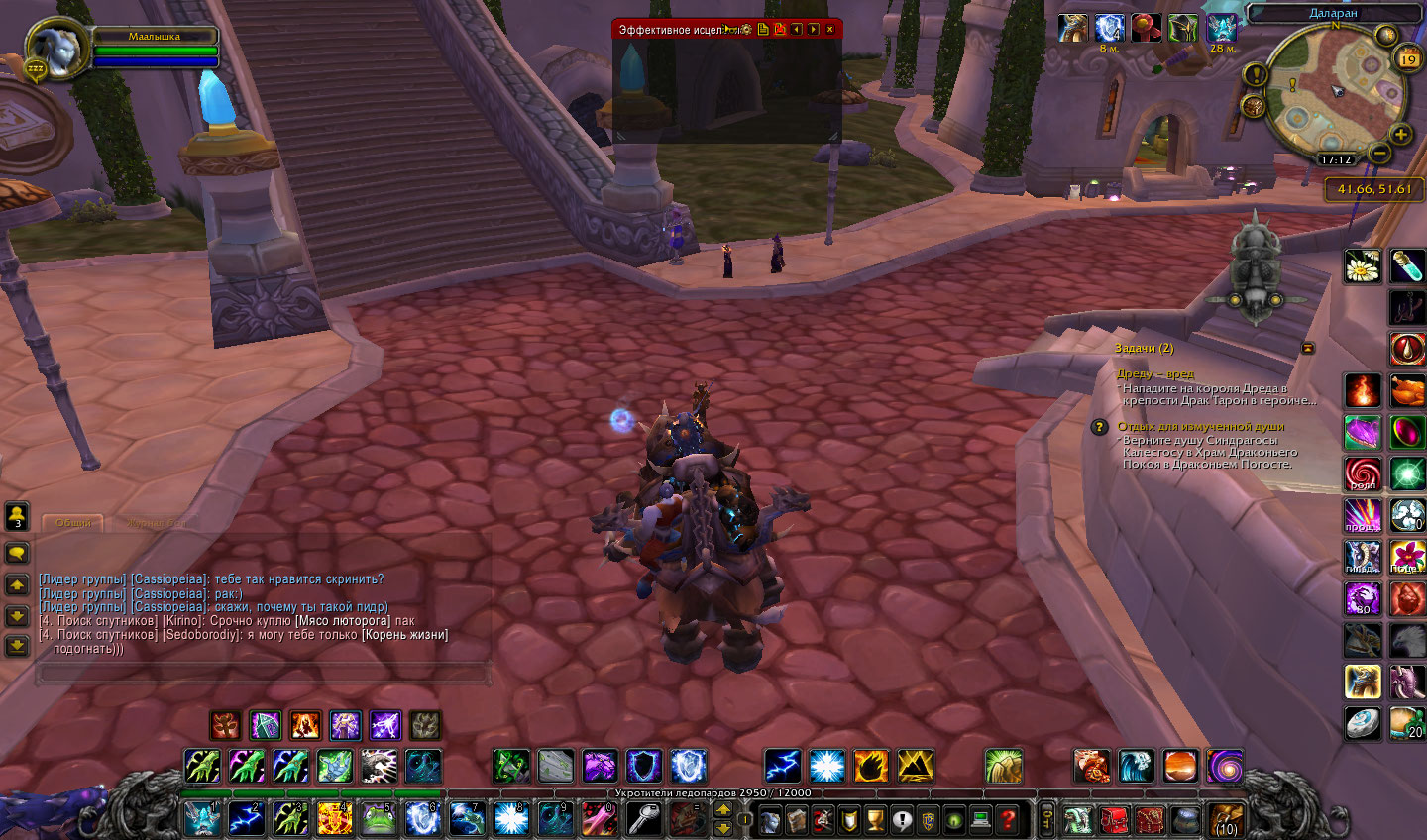Screen dimensions: 1427x840
Task: Open the yellow speech bubble chat menu
Action: point(17,553)
